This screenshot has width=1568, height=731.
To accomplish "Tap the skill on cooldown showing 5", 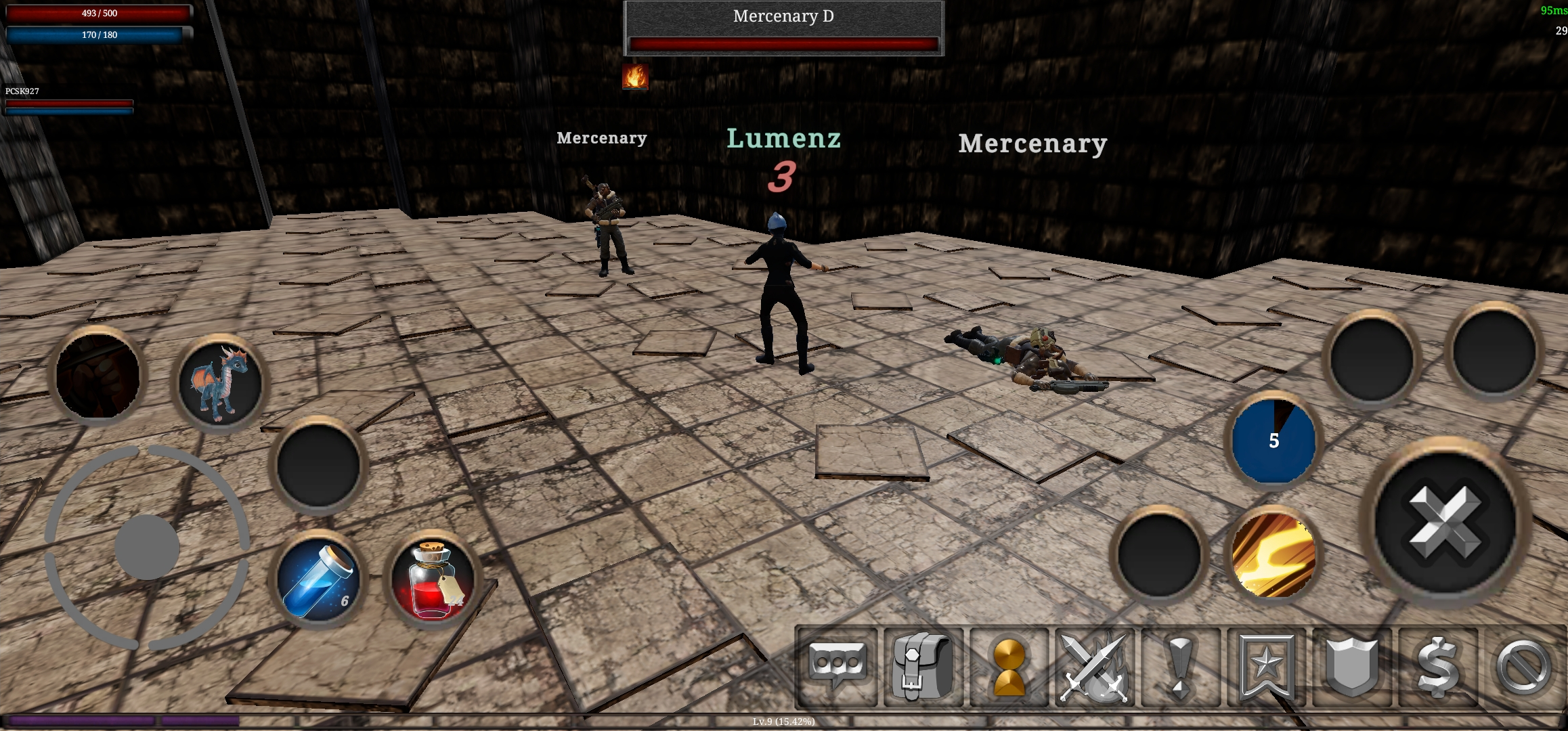I will (x=1273, y=441).
